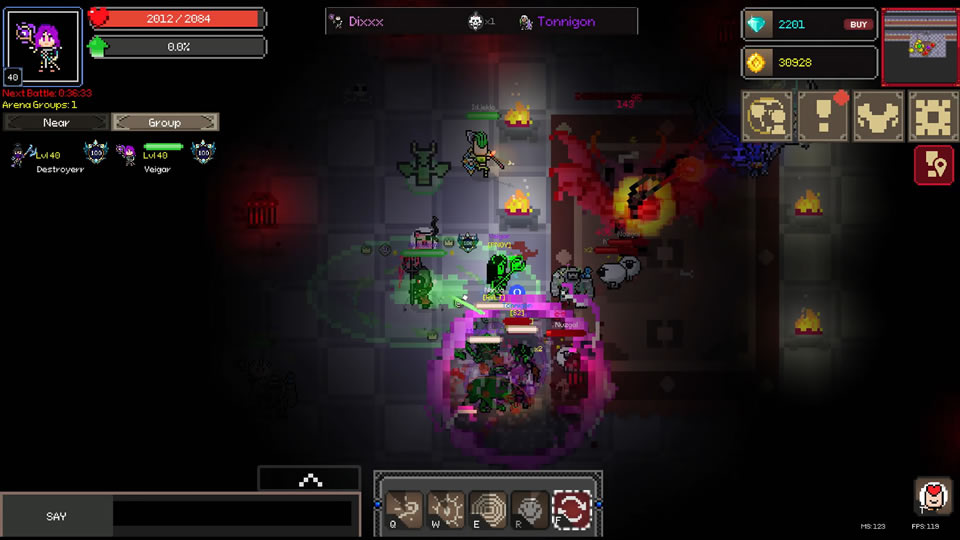Switch to the Group tab
Image resolution: width=960 pixels, height=540 pixels.
click(165, 122)
